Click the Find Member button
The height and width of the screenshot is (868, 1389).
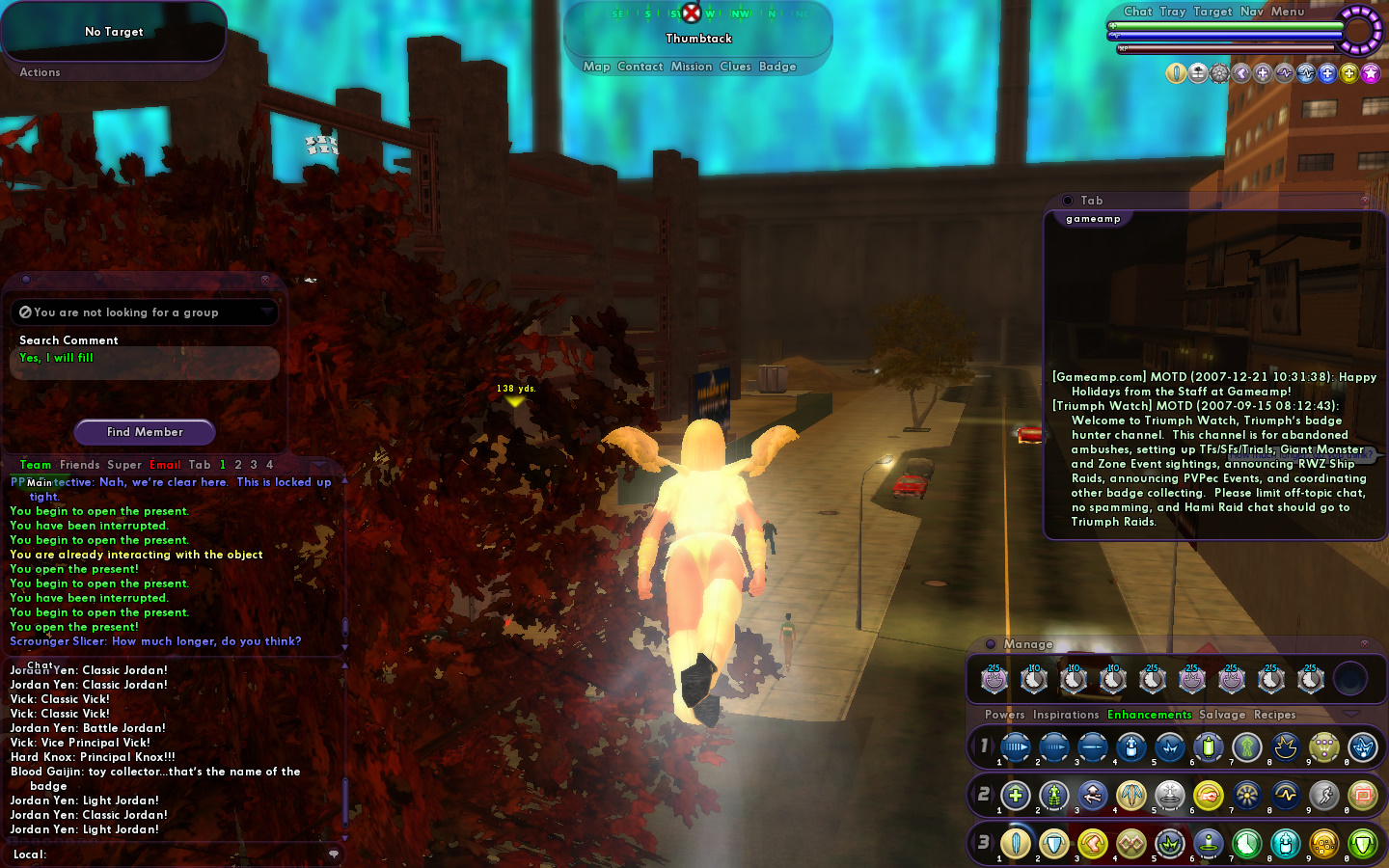[x=145, y=432]
